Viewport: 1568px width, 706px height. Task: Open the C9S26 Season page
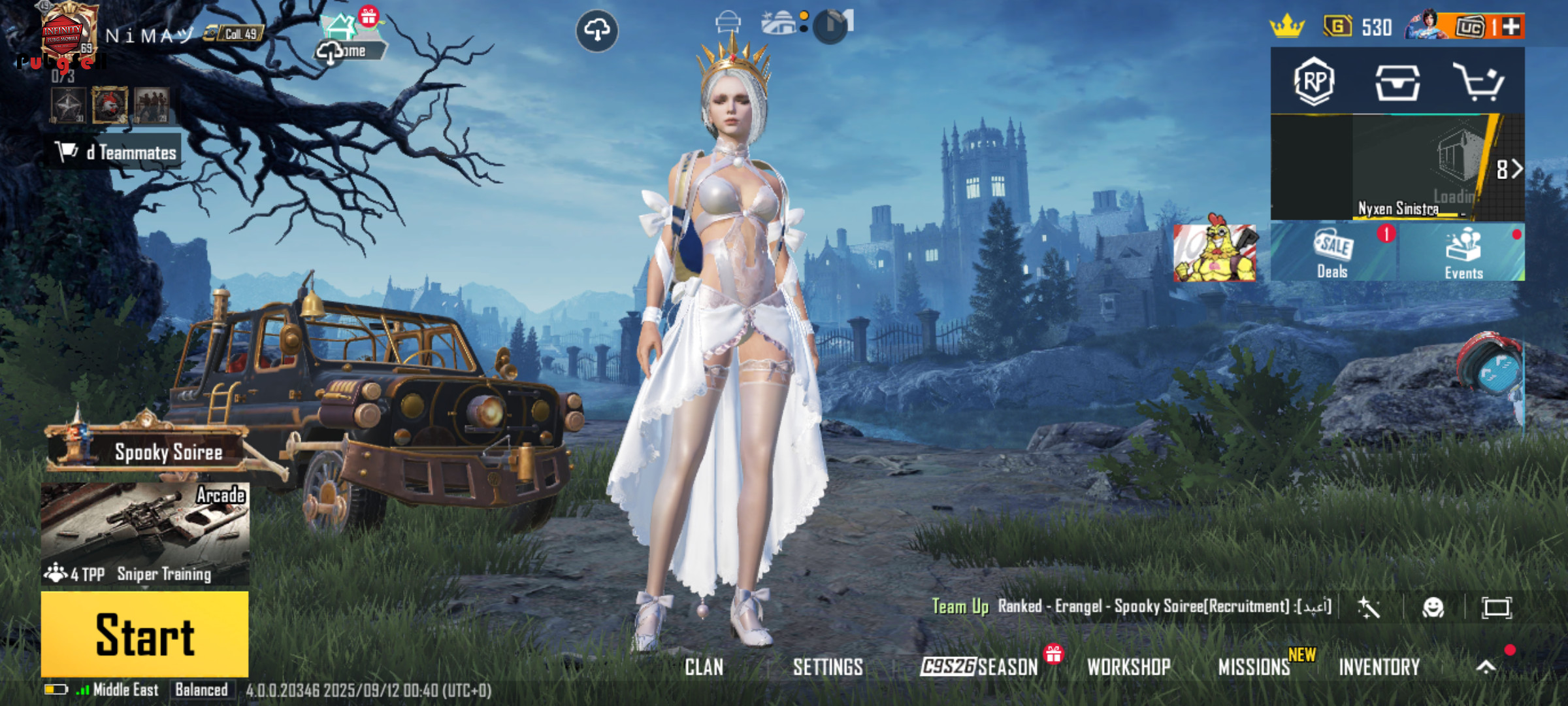tap(979, 667)
